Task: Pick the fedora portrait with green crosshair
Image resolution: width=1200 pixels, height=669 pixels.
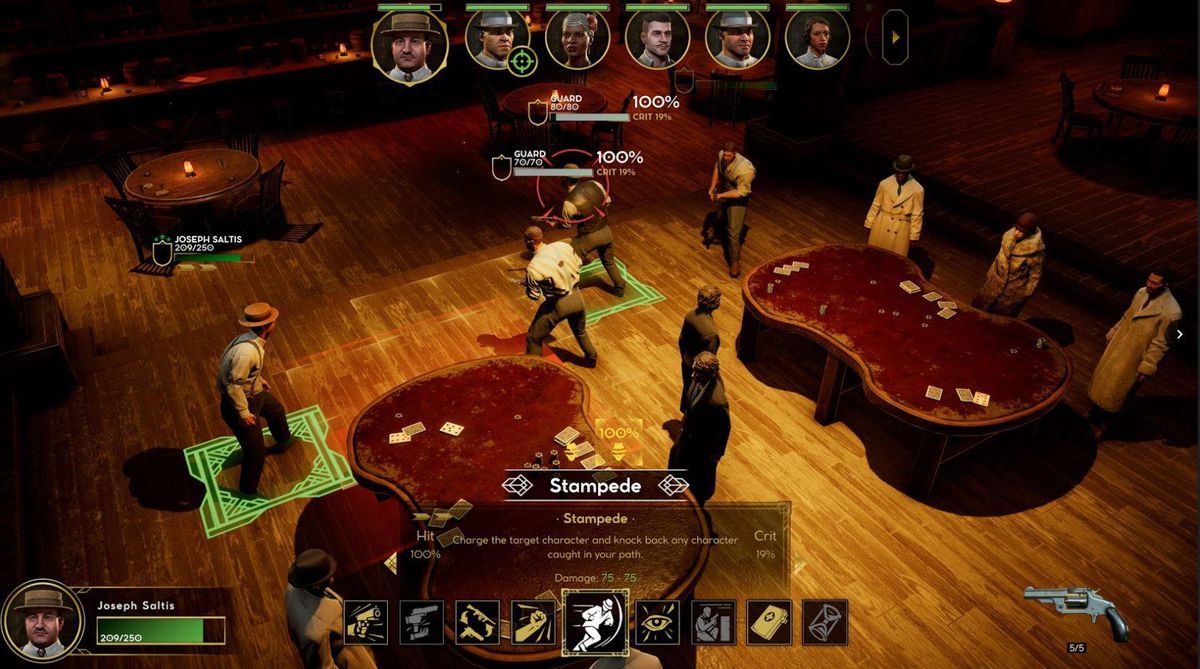Action: point(497,40)
